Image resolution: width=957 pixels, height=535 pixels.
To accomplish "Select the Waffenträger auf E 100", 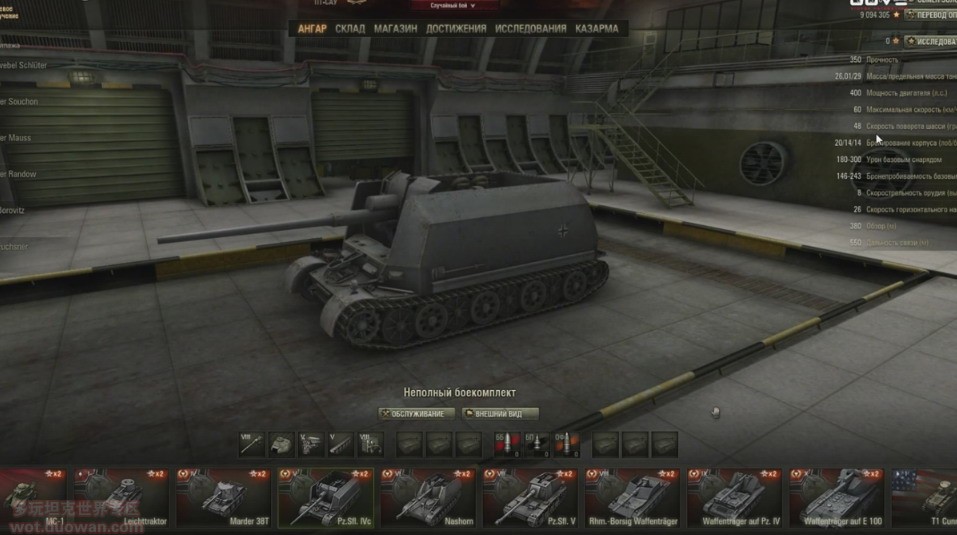I will 836,495.
